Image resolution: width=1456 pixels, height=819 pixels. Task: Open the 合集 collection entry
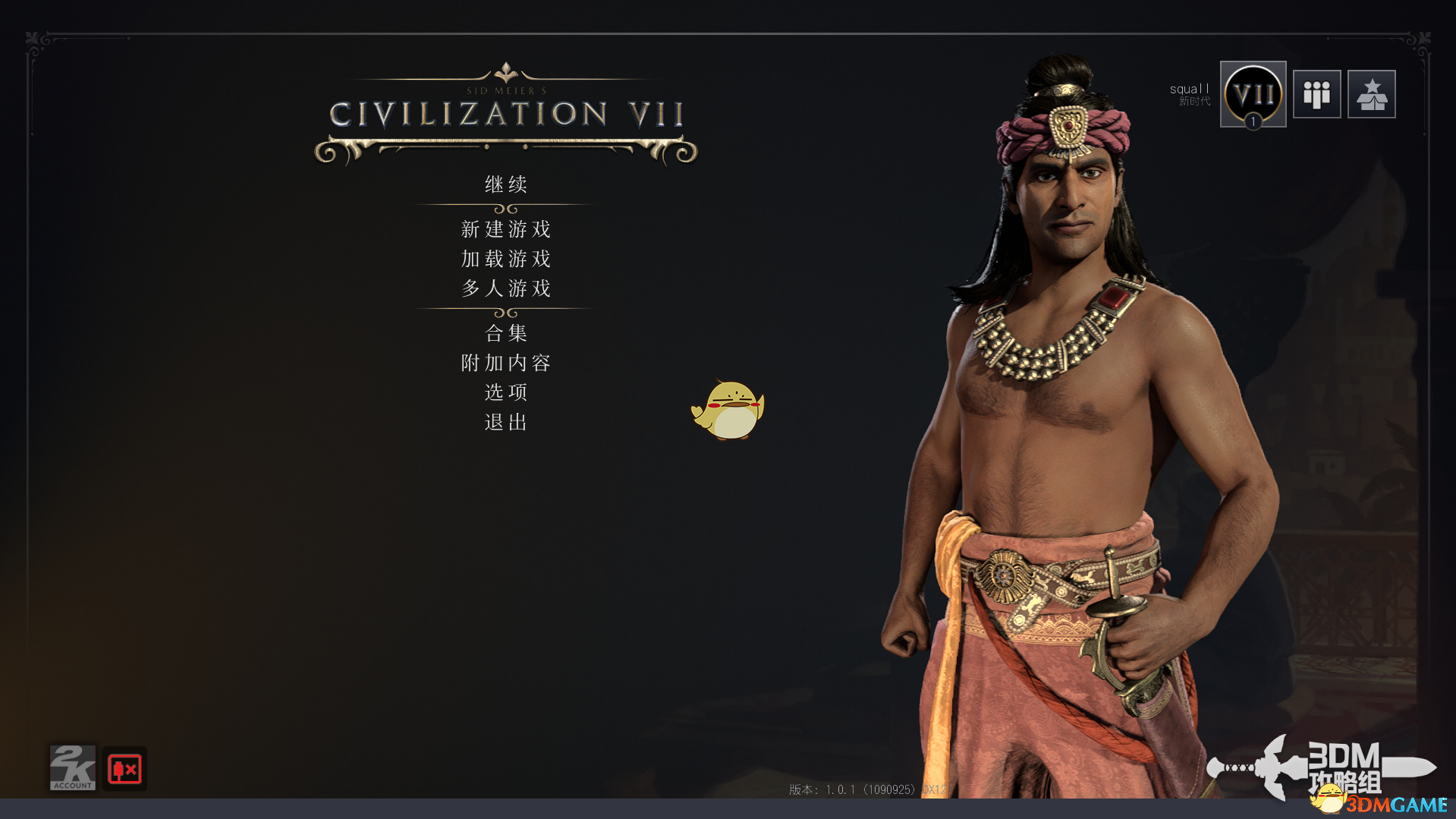coord(505,333)
